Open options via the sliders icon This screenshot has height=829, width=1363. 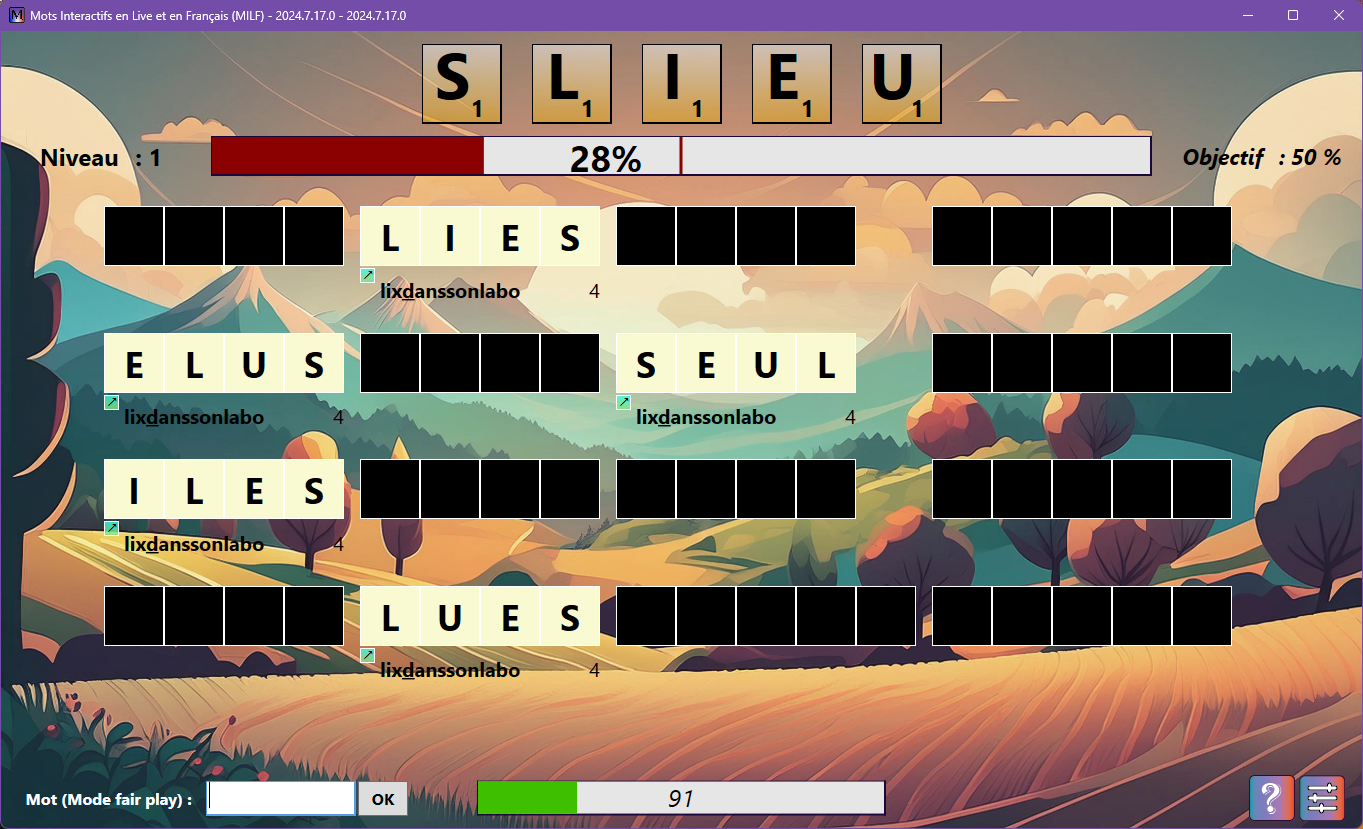1322,797
